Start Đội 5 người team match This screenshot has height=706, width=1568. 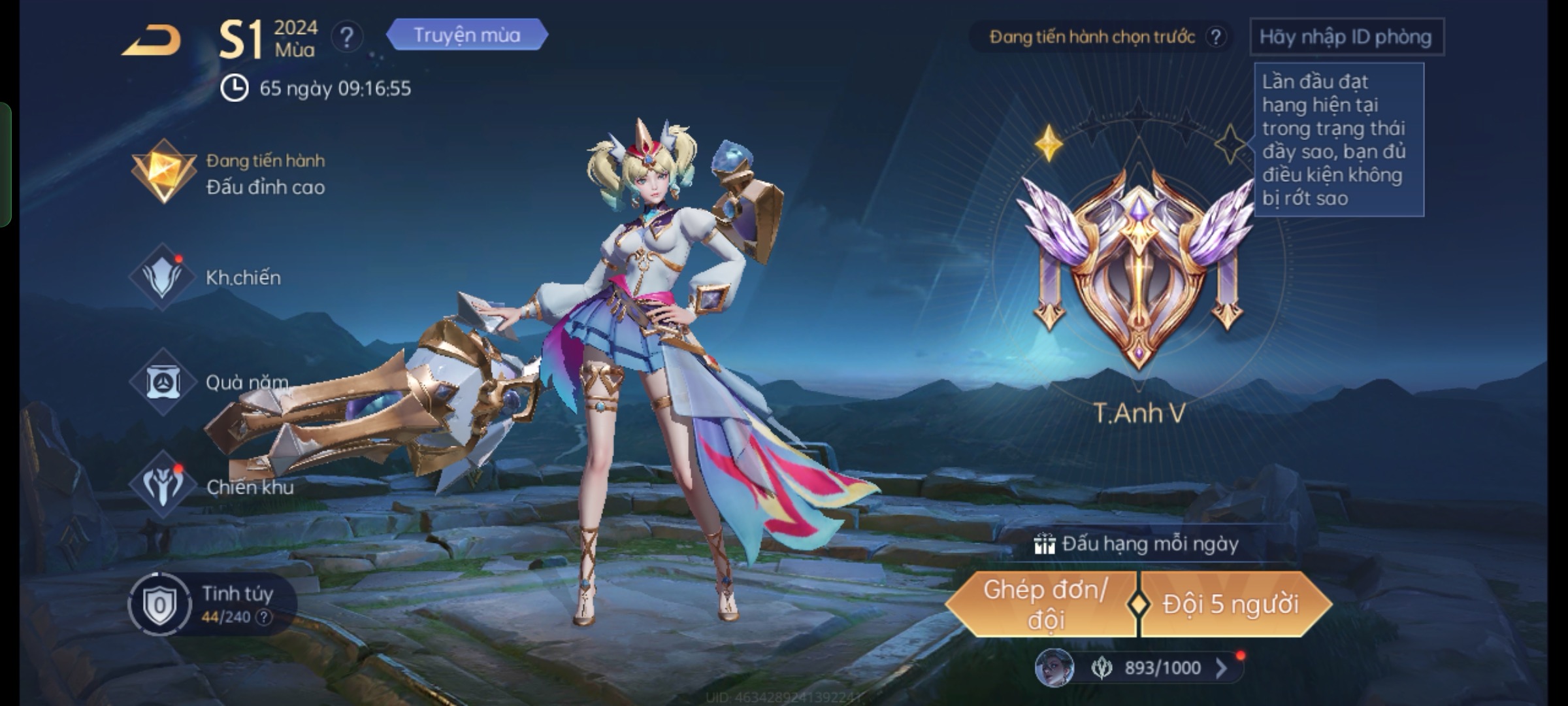click(x=1231, y=605)
